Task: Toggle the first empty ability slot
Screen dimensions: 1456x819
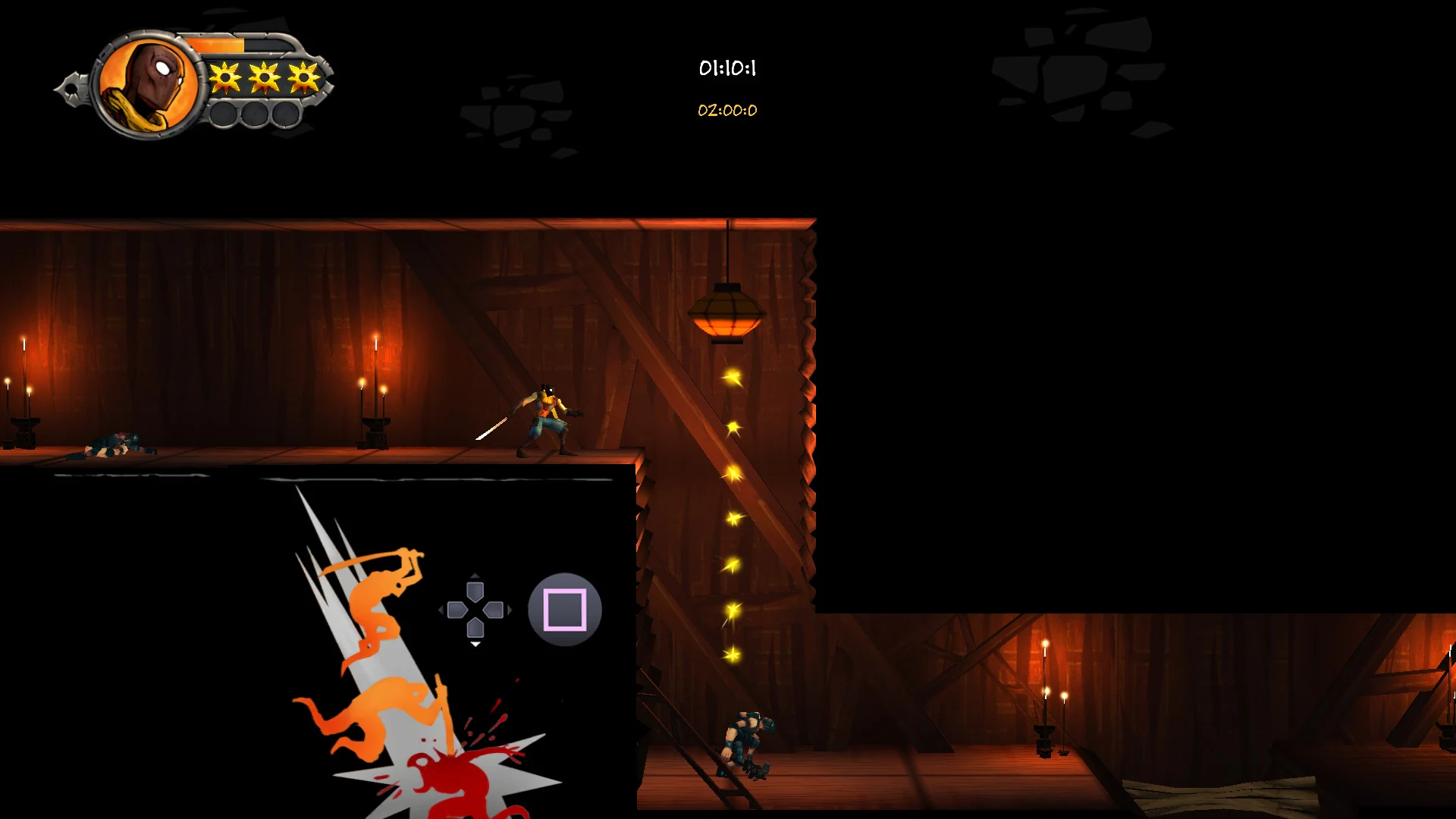Action: click(x=224, y=115)
